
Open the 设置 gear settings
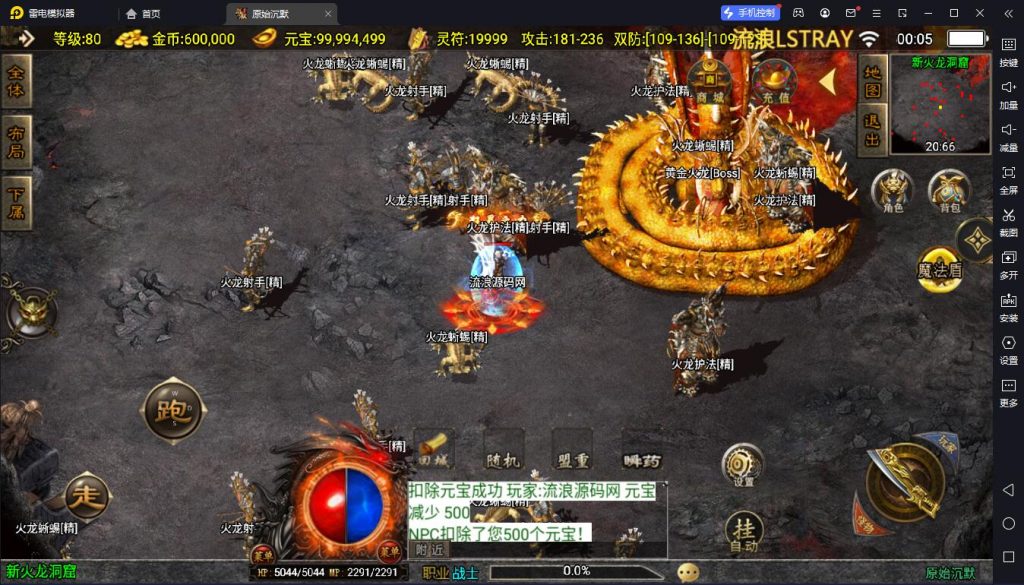click(743, 465)
